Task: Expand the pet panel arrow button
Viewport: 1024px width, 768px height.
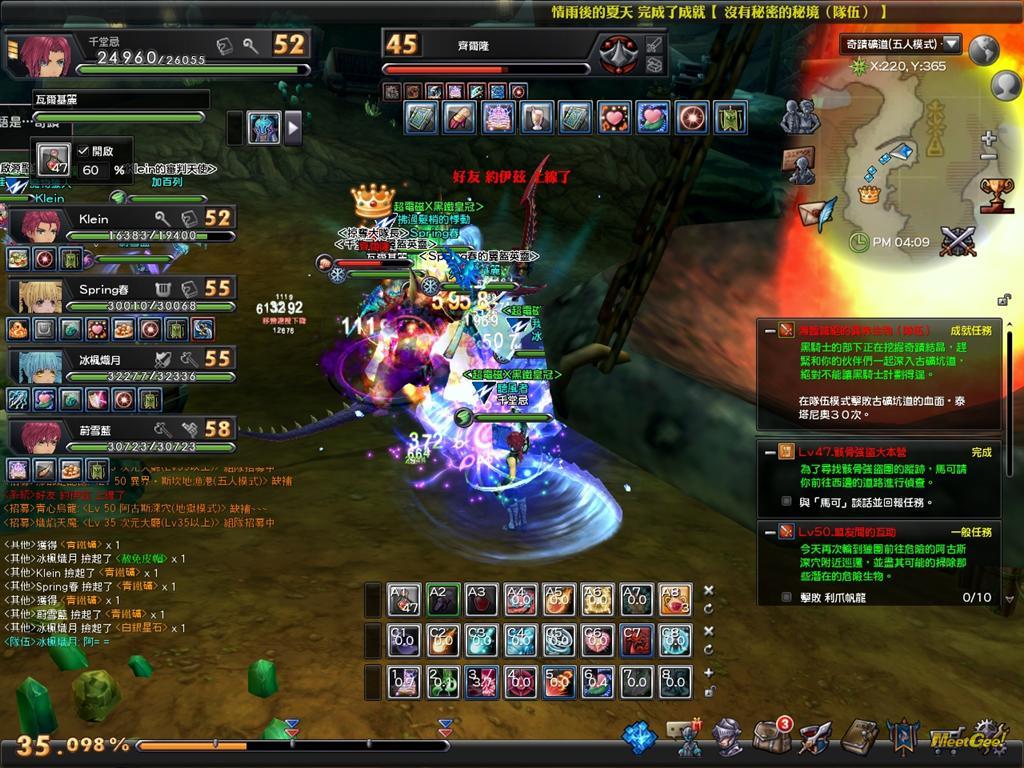Action: 293,127
